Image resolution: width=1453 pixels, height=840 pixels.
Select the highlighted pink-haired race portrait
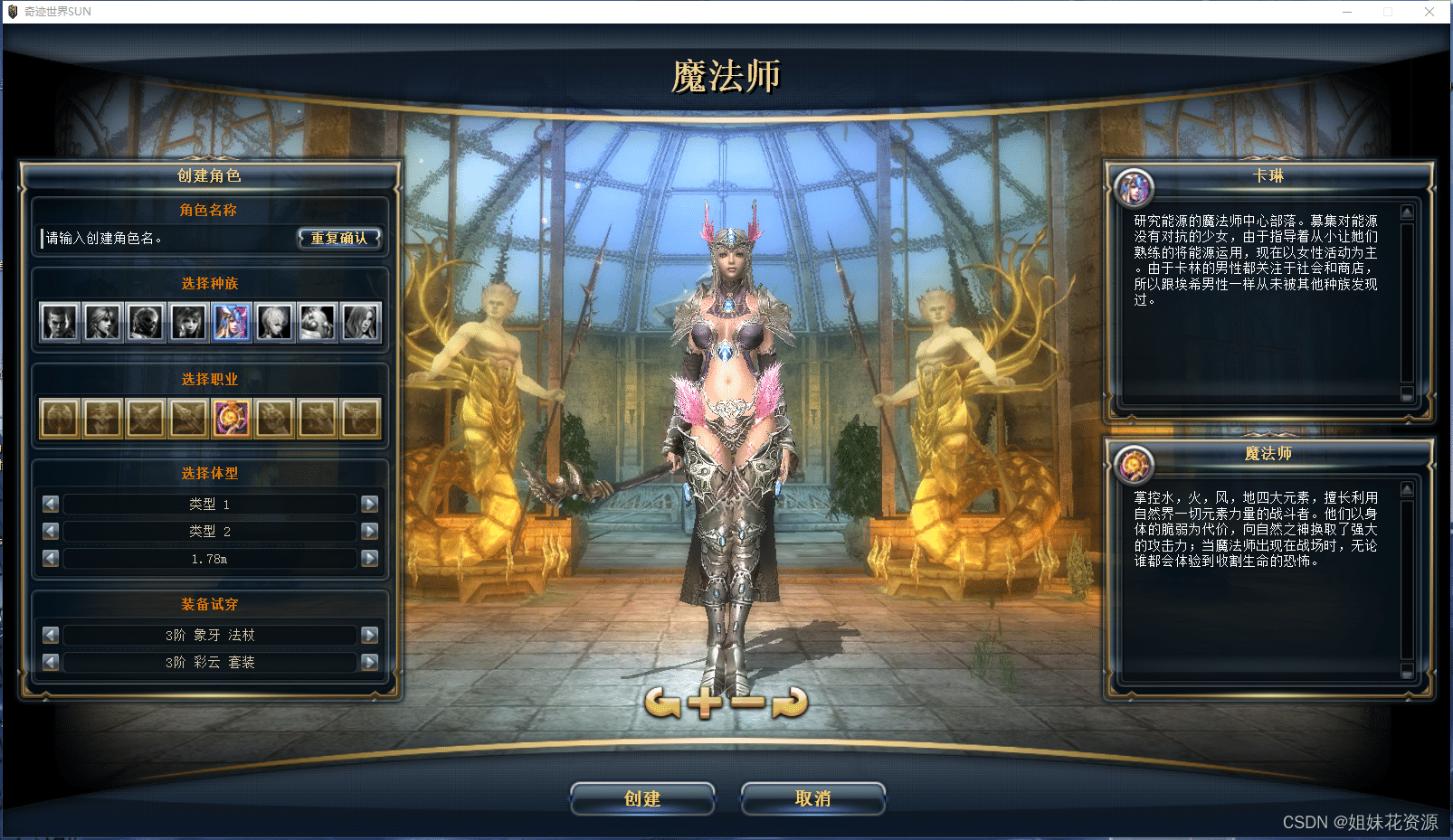[x=232, y=322]
